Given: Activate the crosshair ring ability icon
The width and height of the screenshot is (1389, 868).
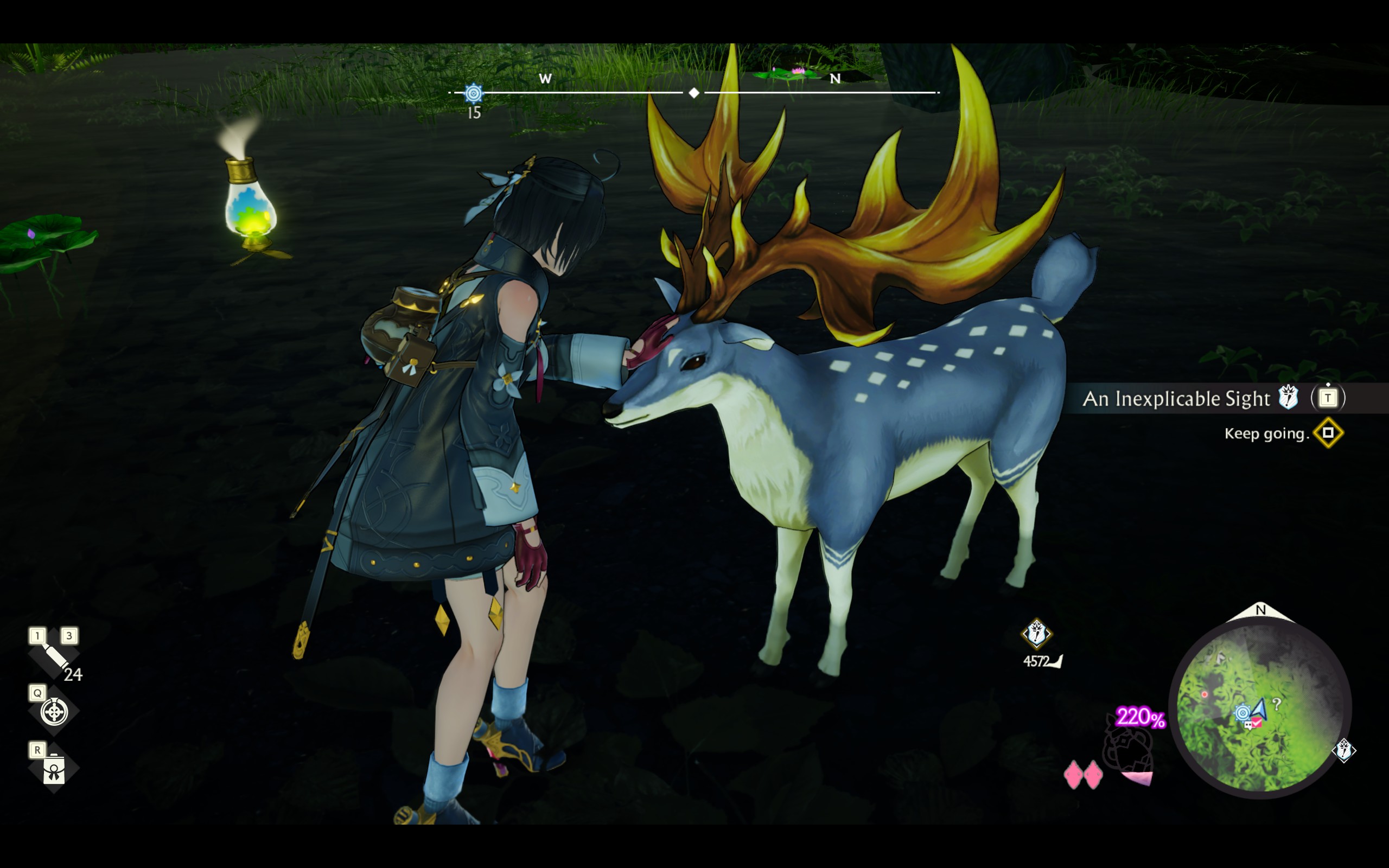Looking at the screenshot, I should [x=54, y=712].
